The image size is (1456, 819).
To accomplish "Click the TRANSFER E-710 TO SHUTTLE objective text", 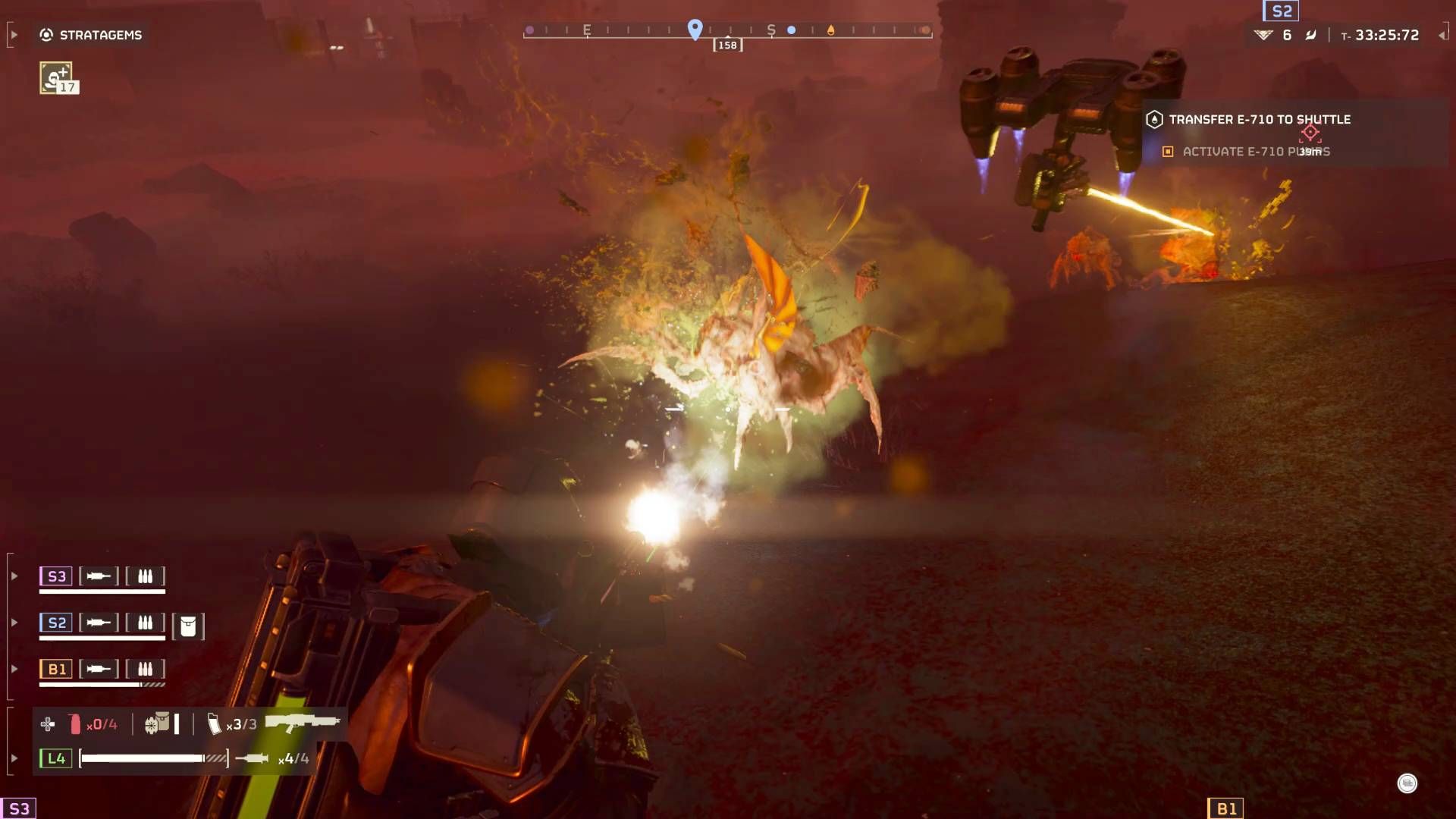I will coord(1261,119).
